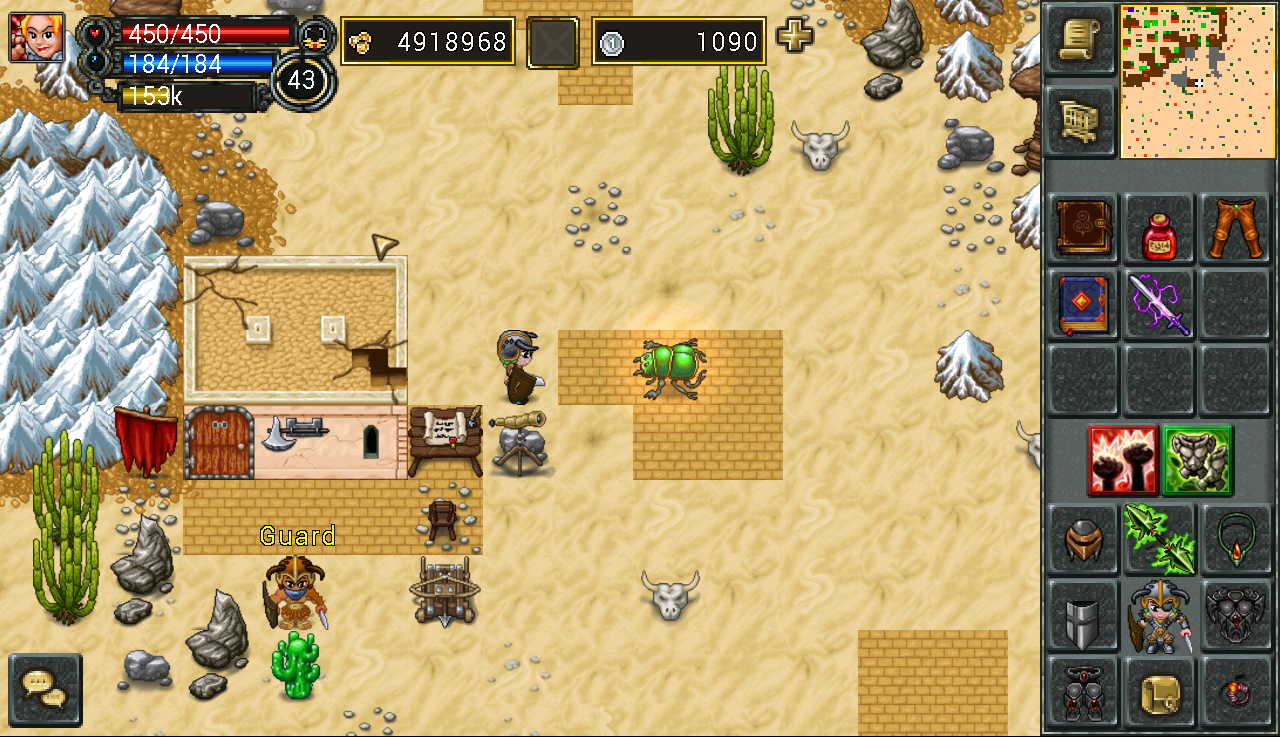This screenshot has width=1280, height=737.
Task: Tap the gold plus button
Action: point(795,36)
